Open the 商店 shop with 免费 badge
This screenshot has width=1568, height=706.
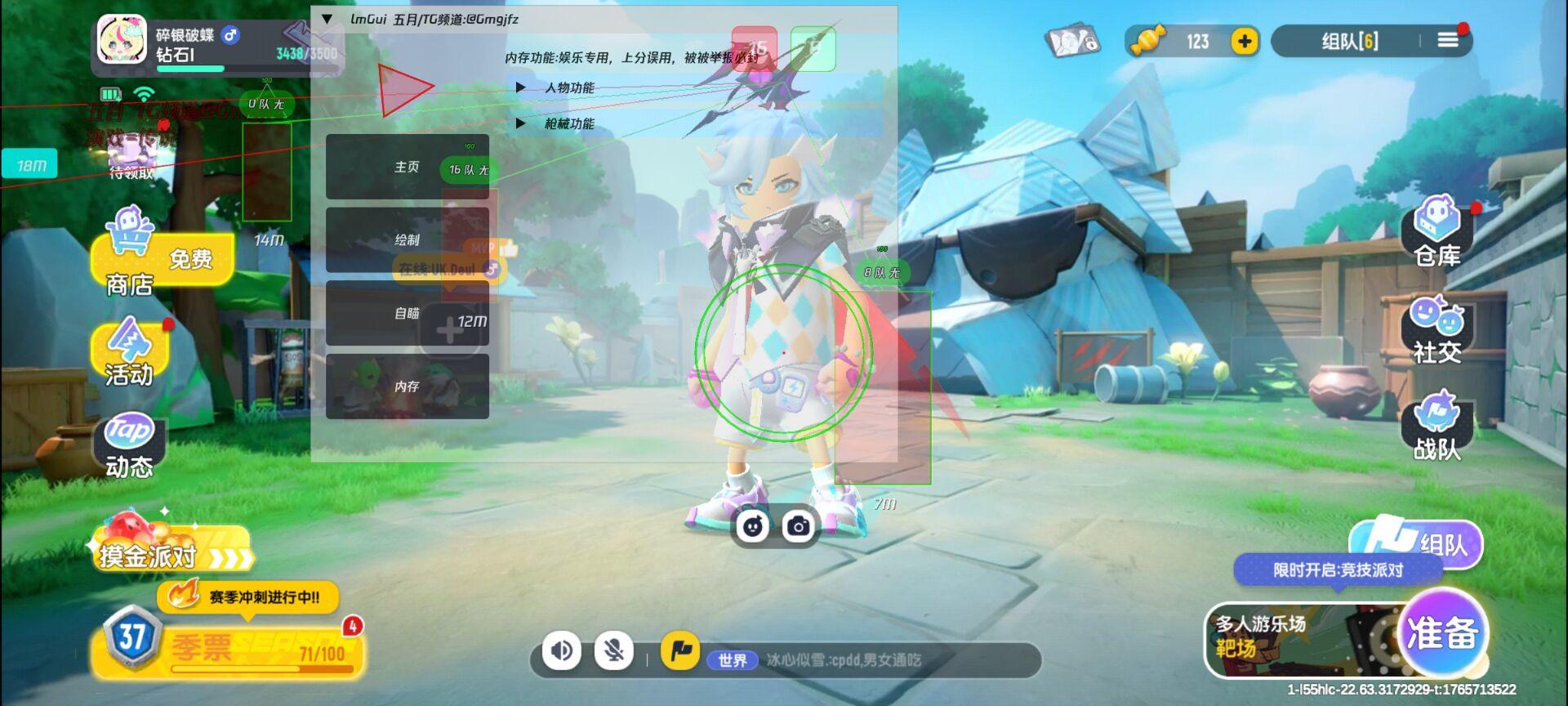(127, 261)
